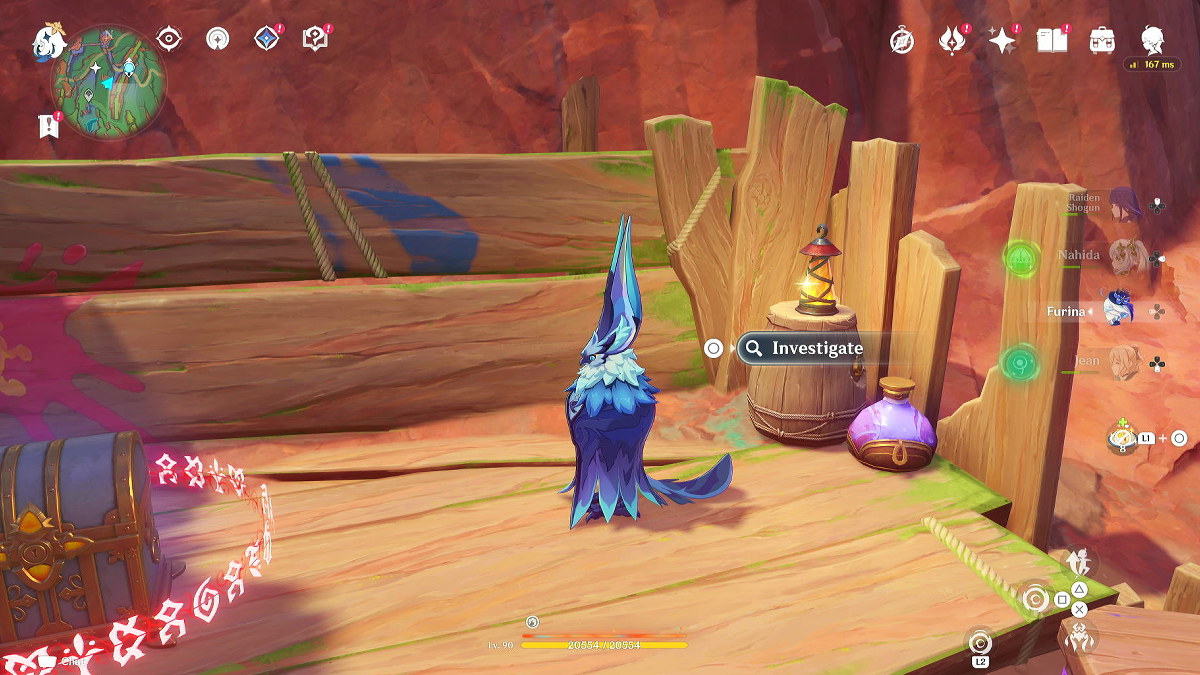Switch to Jean in party
The height and width of the screenshot is (675, 1200).
pos(1124,362)
